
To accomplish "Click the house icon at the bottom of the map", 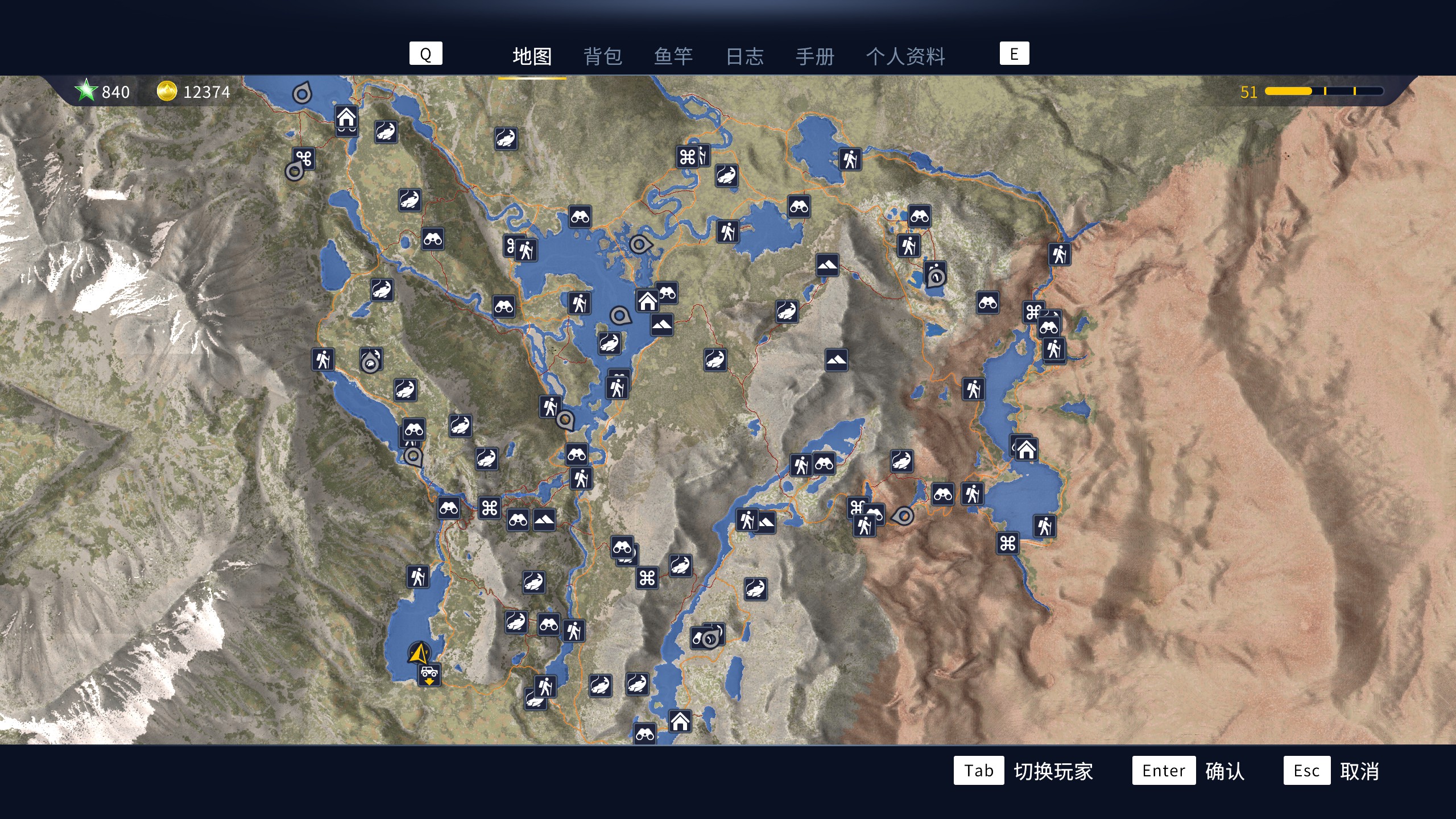I will (x=680, y=721).
